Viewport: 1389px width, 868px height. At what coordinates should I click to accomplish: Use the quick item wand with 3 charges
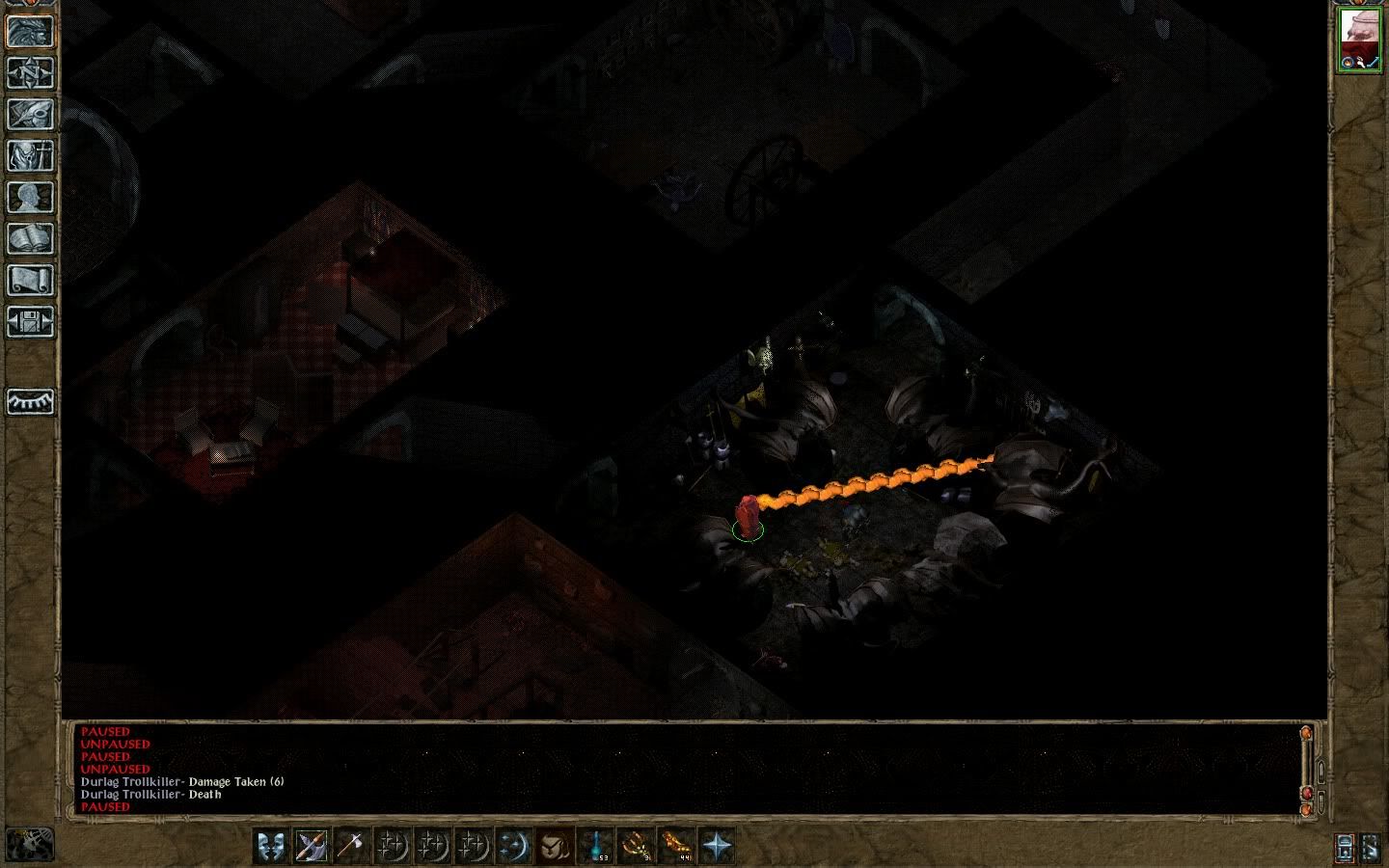pos(637,846)
